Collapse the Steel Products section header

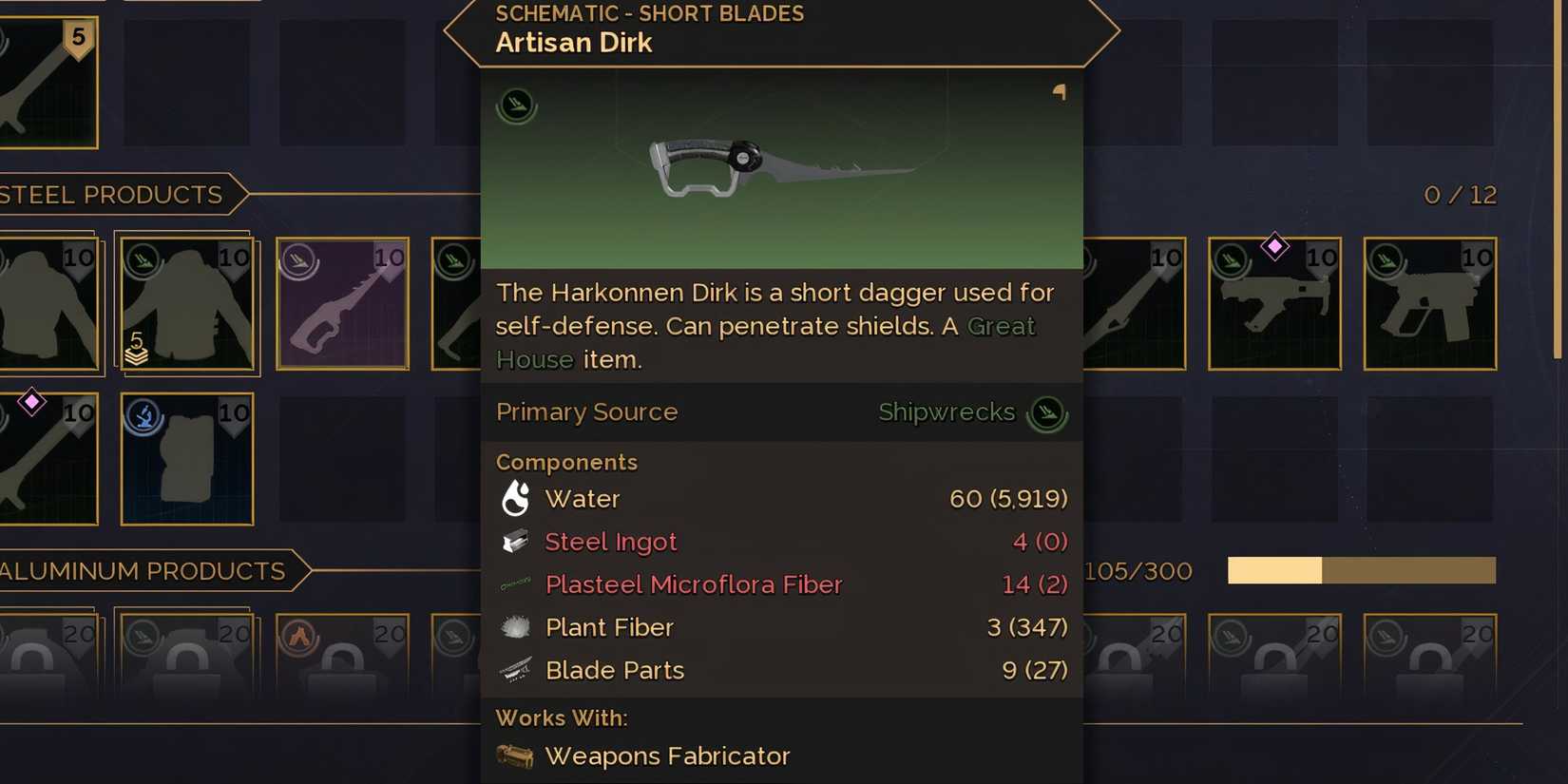(109, 195)
